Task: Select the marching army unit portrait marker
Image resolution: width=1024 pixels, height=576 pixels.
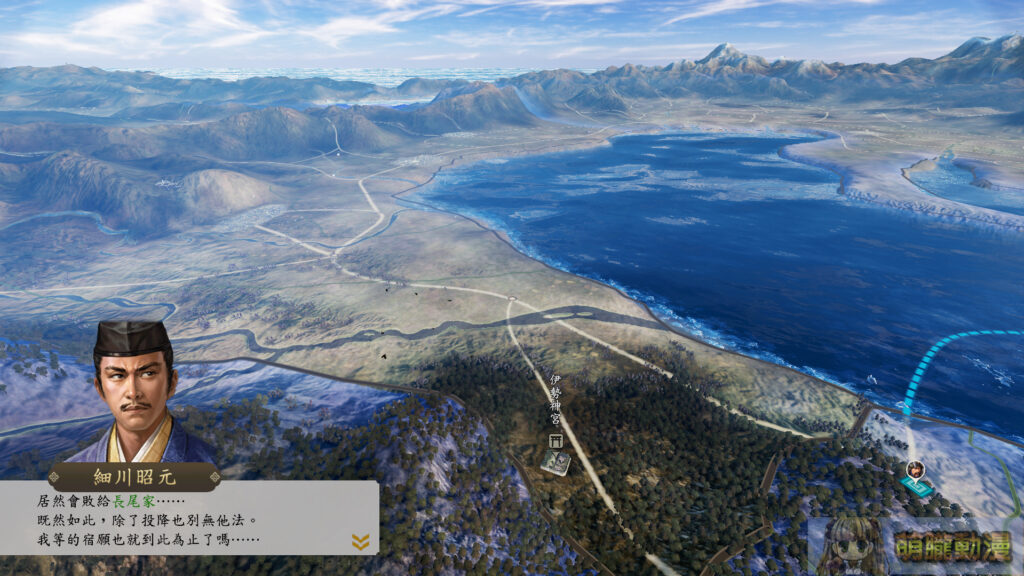Action: [x=914, y=470]
